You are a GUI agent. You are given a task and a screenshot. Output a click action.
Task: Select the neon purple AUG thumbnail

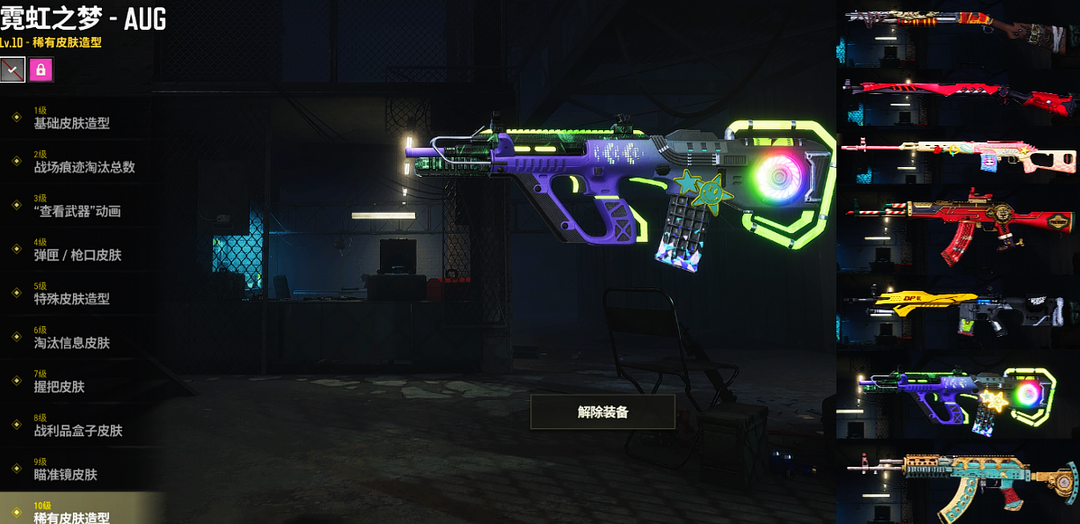point(958,396)
